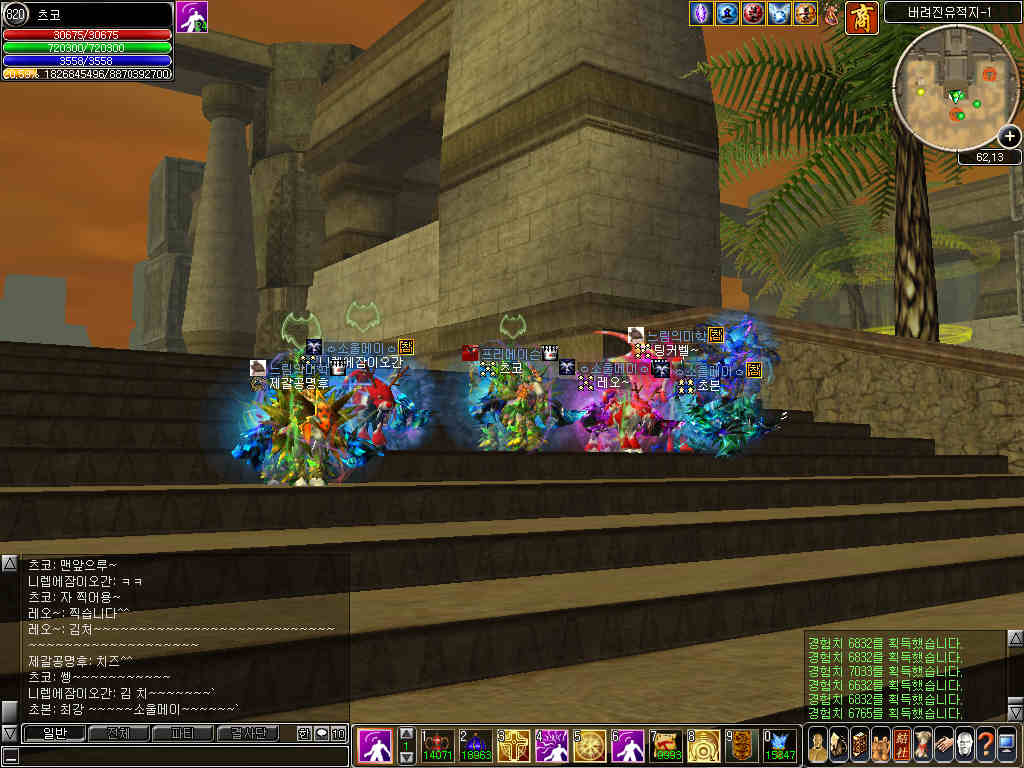The image size is (1024, 768).
Task: Open the 파티 chat tab
Action: point(182,734)
